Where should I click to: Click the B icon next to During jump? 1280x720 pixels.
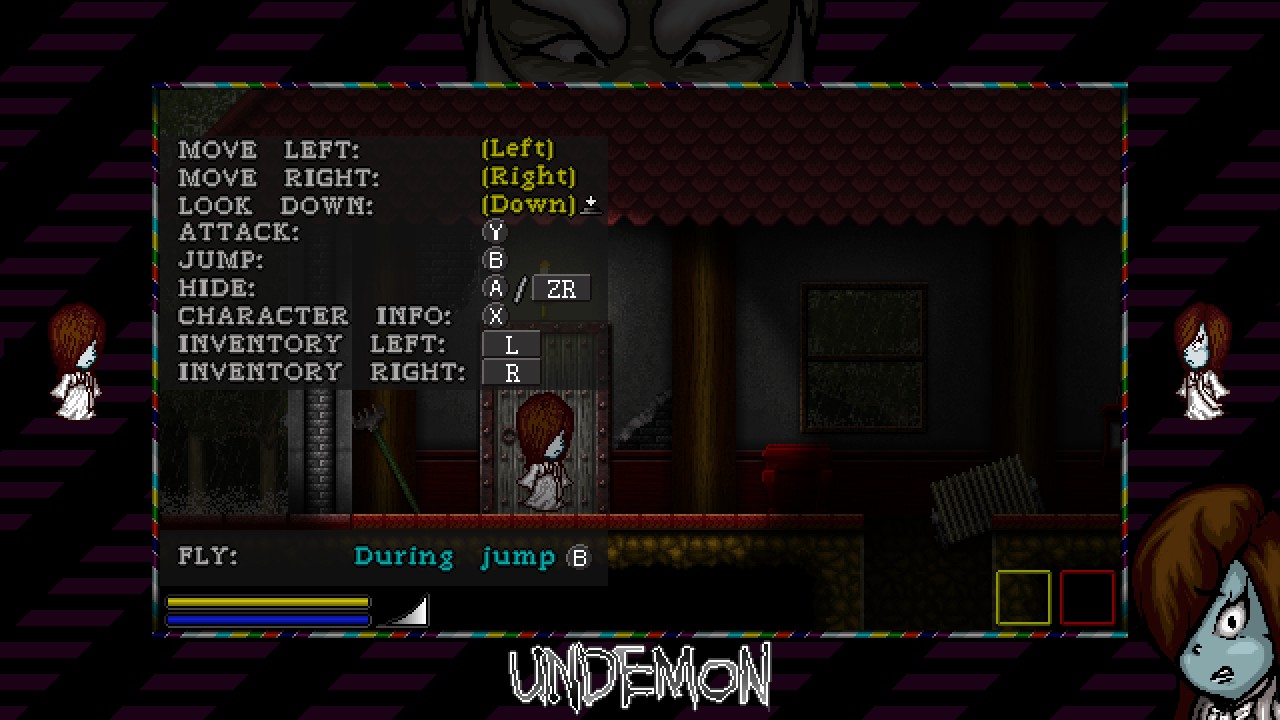(578, 556)
